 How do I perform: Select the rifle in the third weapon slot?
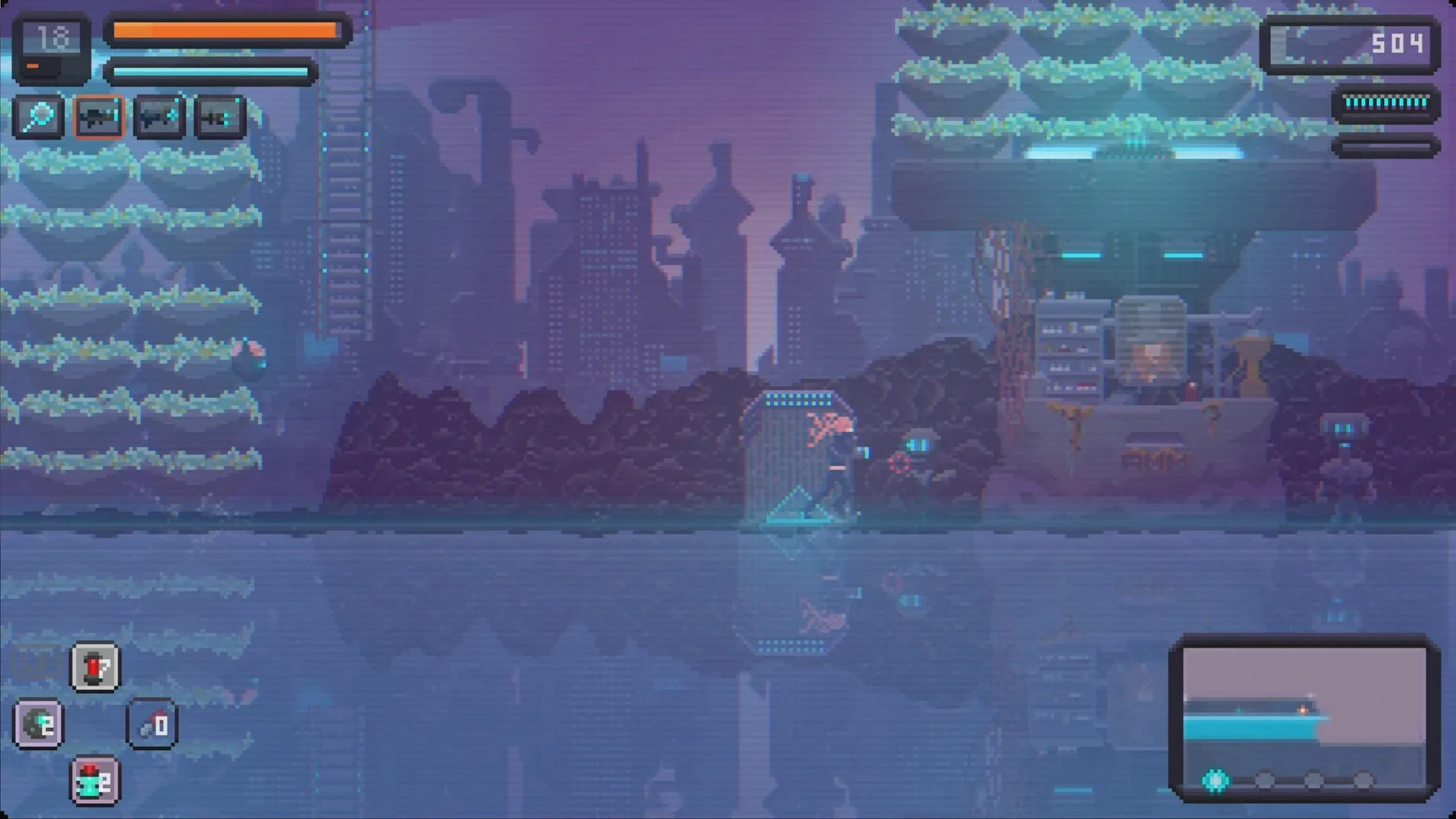tap(158, 117)
